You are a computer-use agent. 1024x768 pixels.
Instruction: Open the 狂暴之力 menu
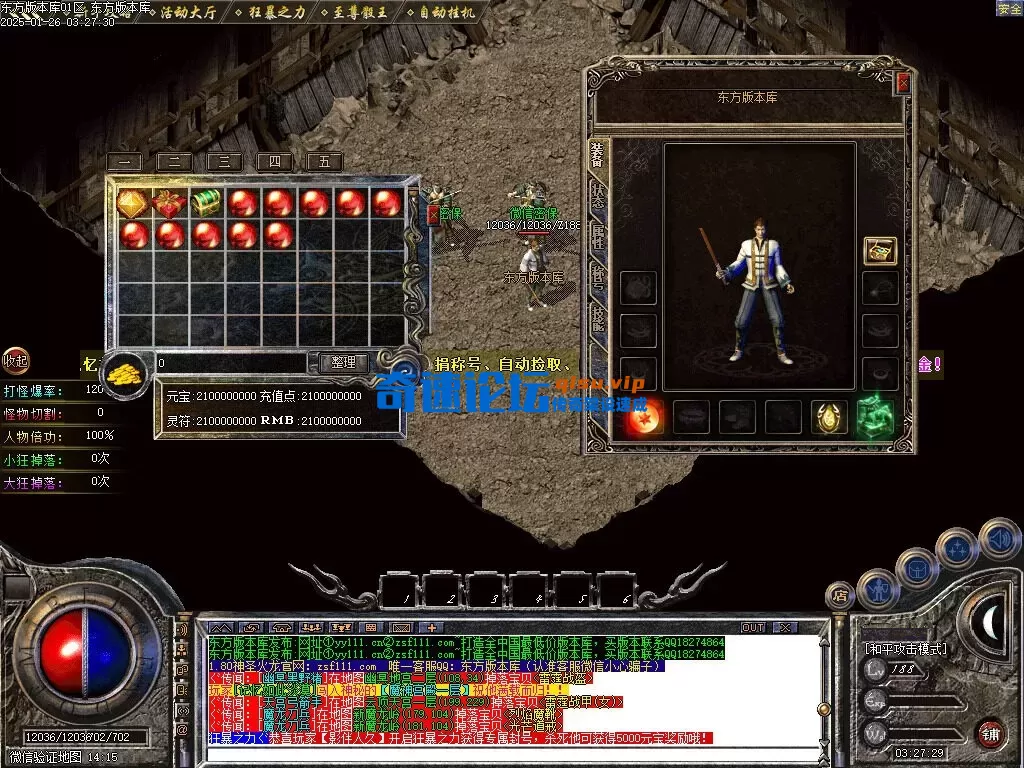coord(268,12)
